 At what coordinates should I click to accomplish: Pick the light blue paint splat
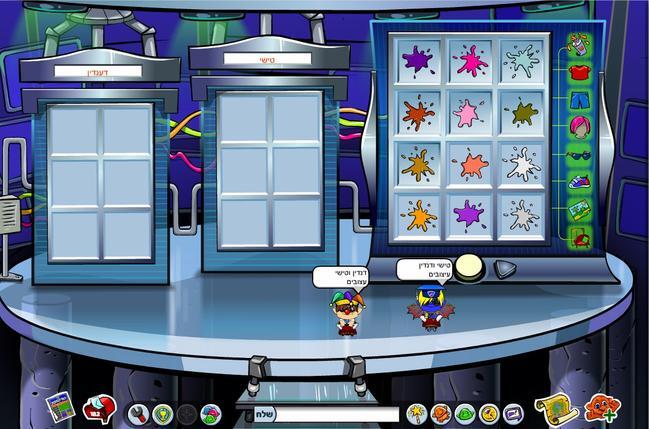(521, 62)
